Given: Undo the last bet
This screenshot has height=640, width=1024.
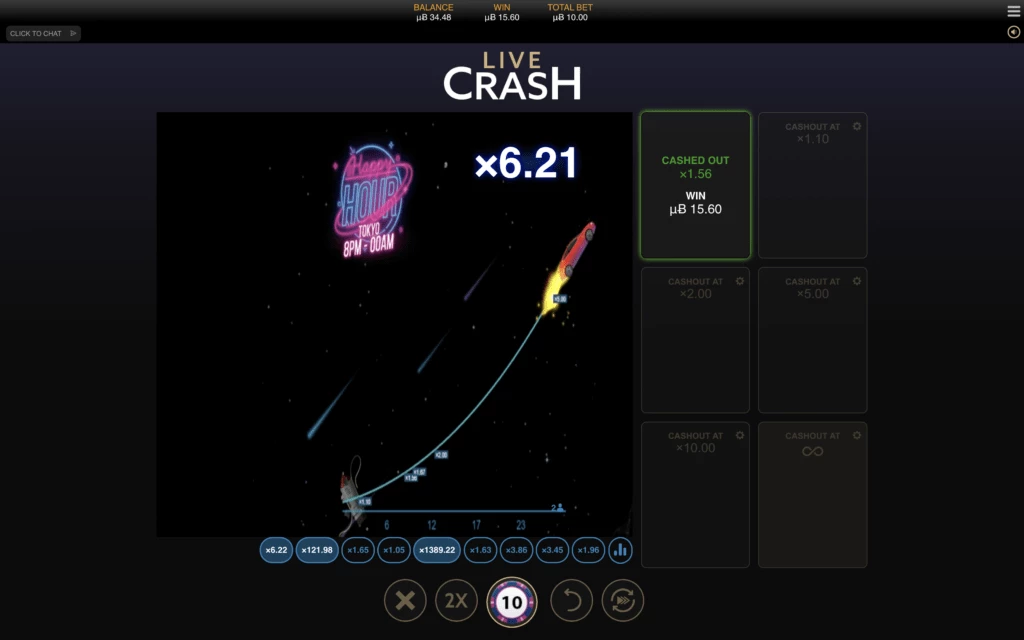Looking at the screenshot, I should pos(571,601).
